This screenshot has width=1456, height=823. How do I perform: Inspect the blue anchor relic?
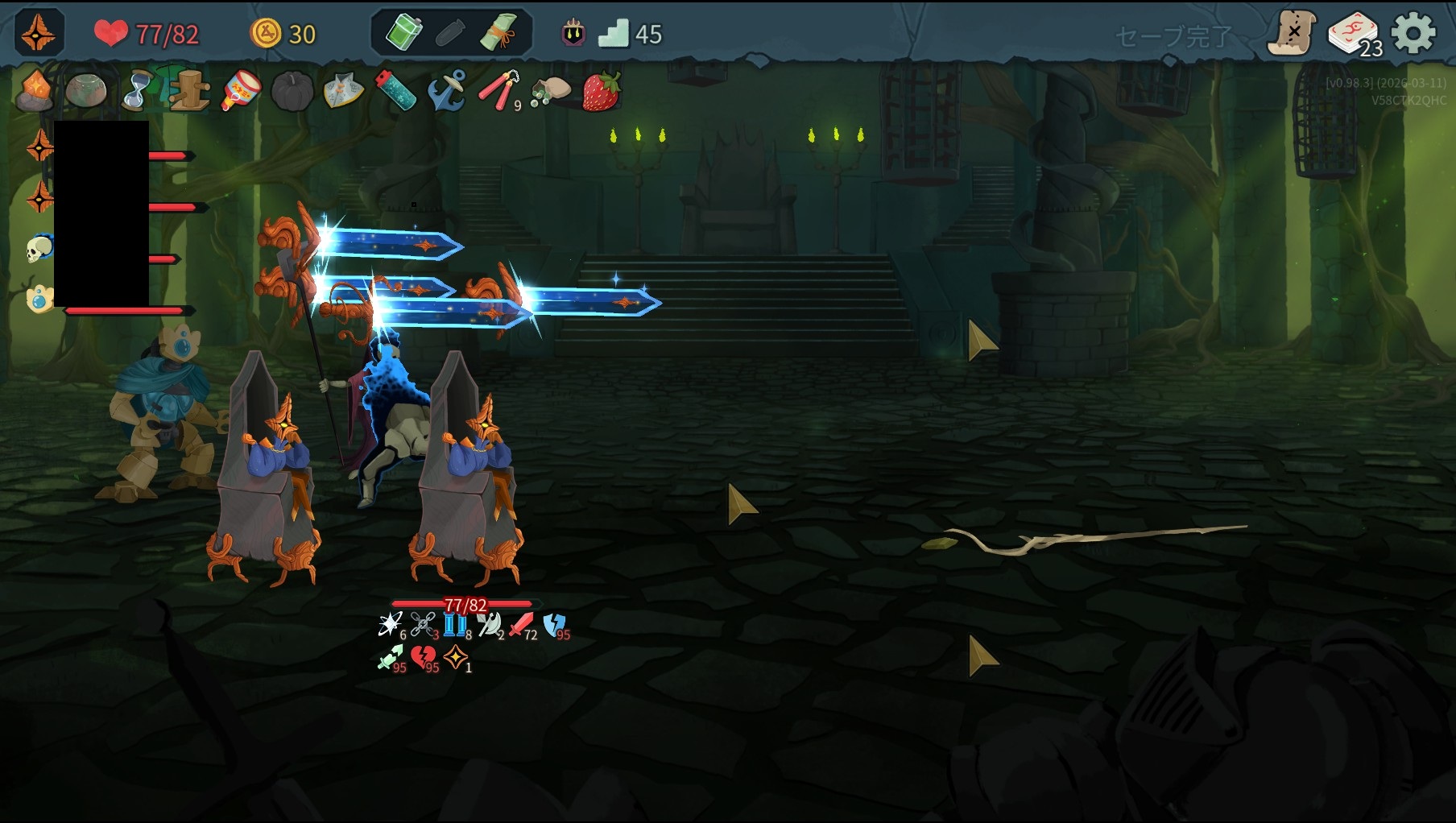click(x=447, y=90)
